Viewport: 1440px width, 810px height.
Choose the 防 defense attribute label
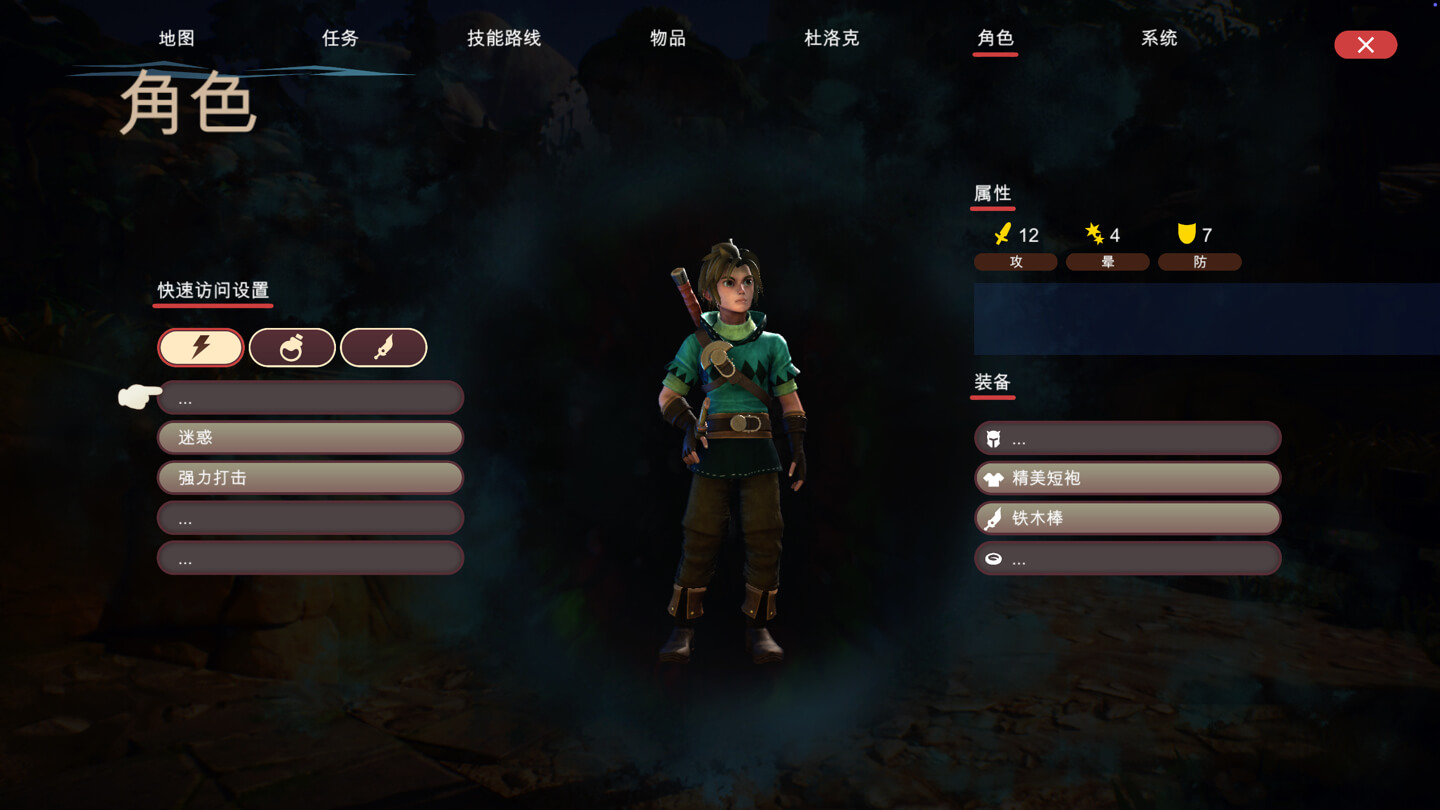click(1199, 262)
